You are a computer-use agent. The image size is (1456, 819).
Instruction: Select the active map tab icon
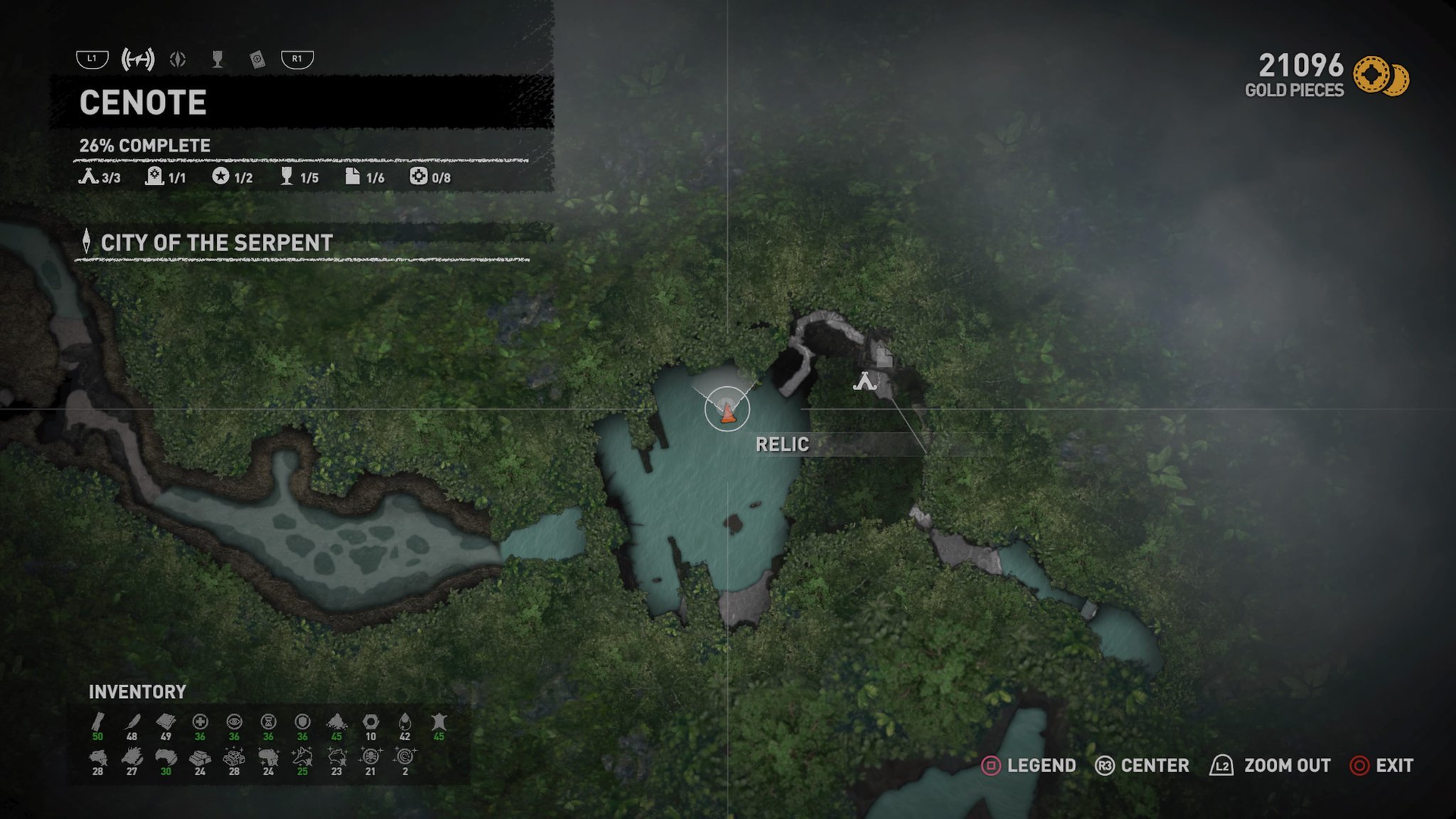[x=138, y=60]
